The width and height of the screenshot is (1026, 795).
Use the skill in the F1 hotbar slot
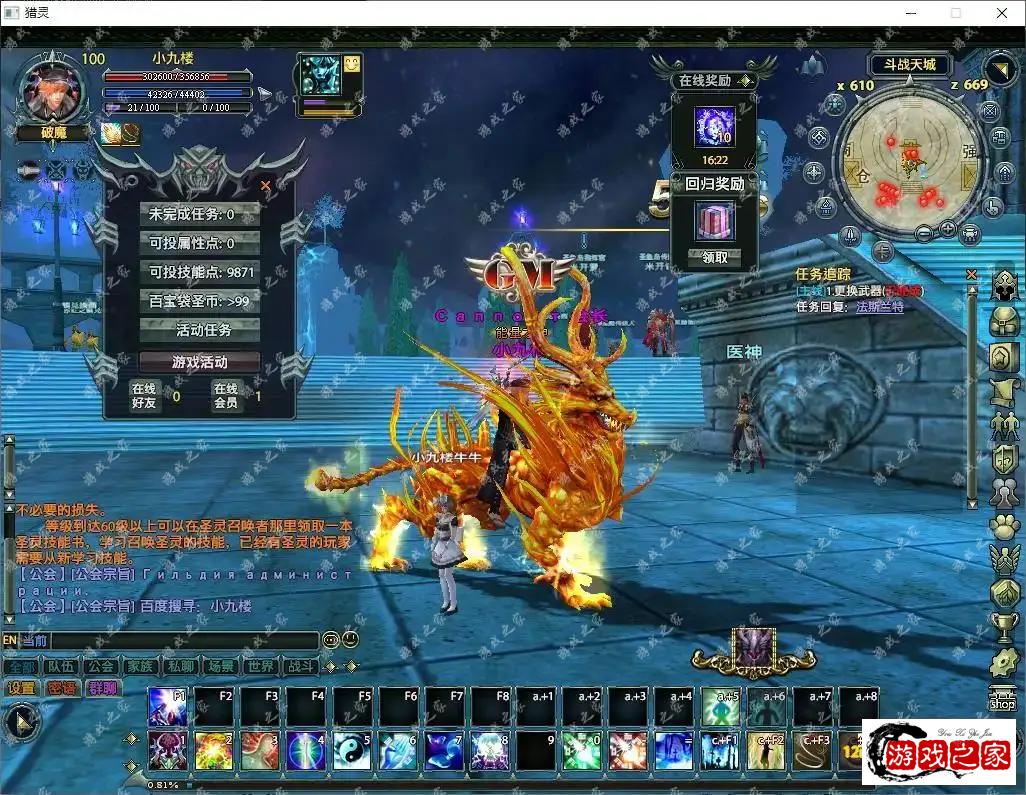[167, 707]
